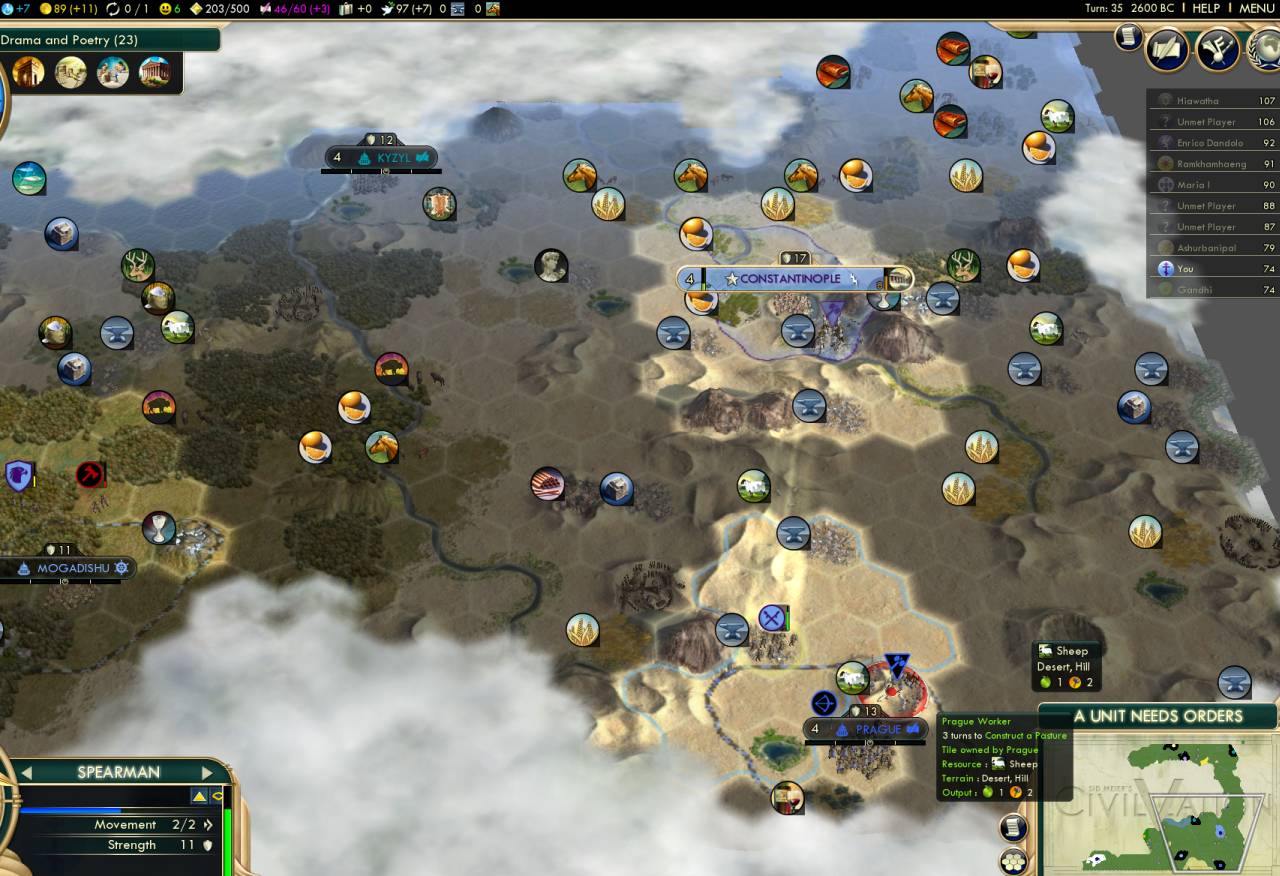Select previous unit with the left arrow

tap(28, 772)
